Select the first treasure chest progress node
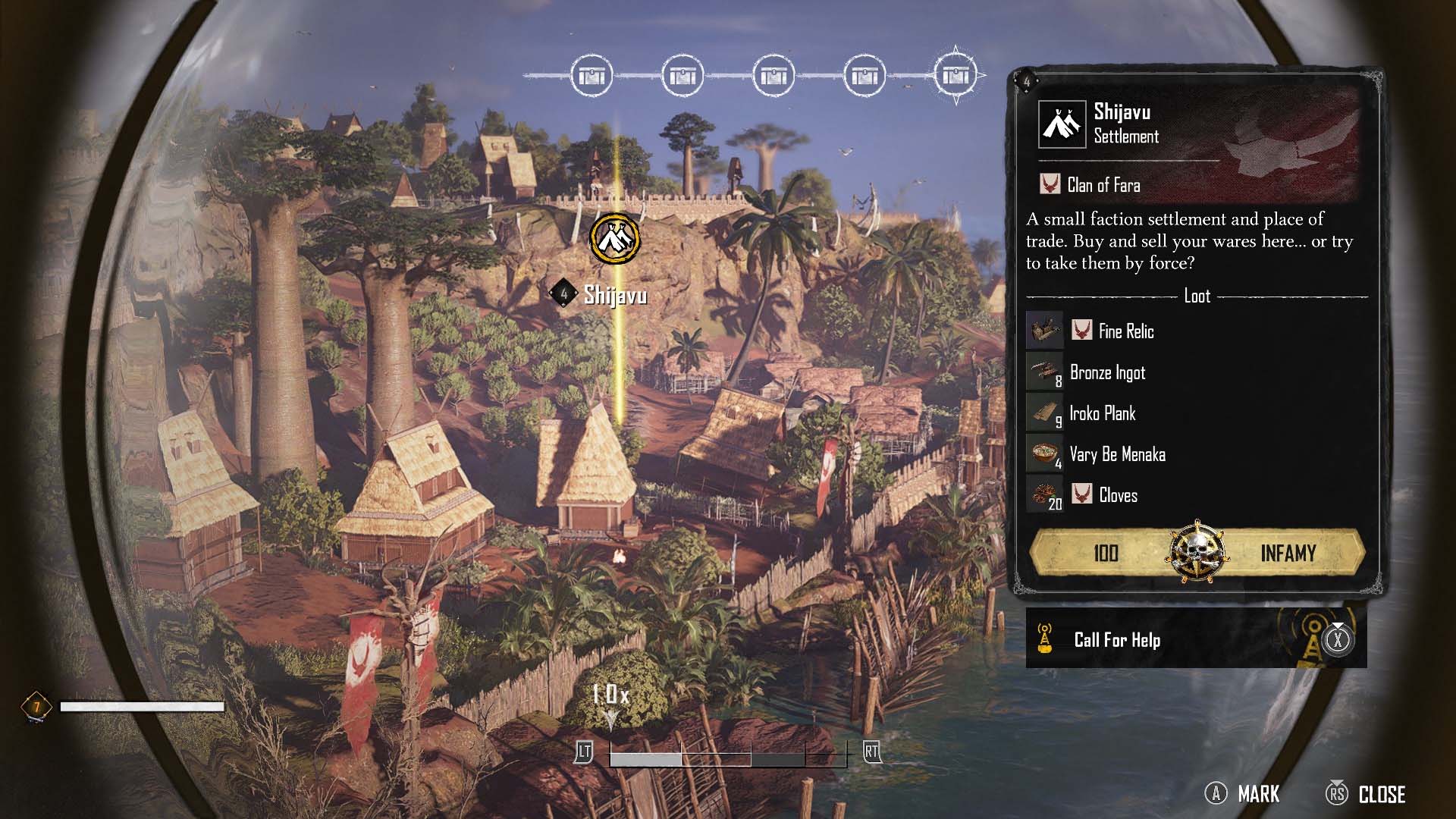 [591, 76]
